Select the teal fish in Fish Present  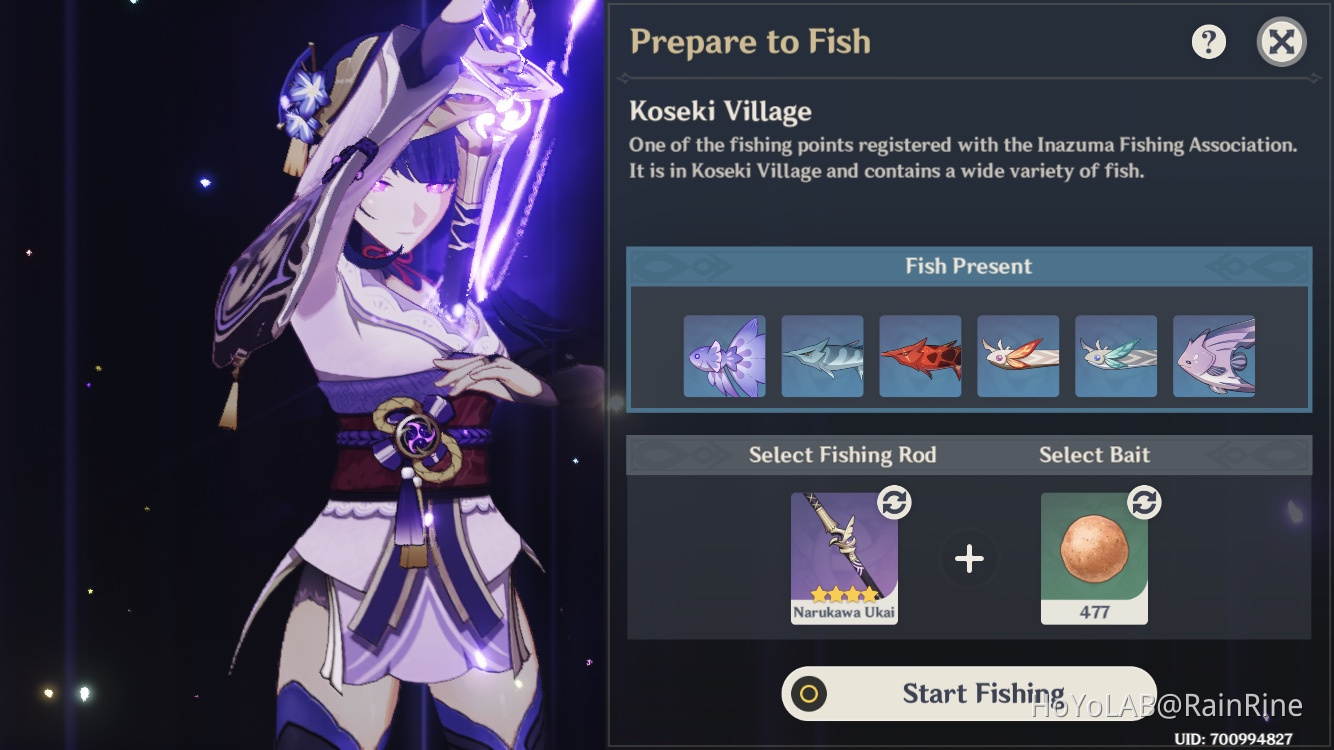pyautogui.click(x=1115, y=354)
